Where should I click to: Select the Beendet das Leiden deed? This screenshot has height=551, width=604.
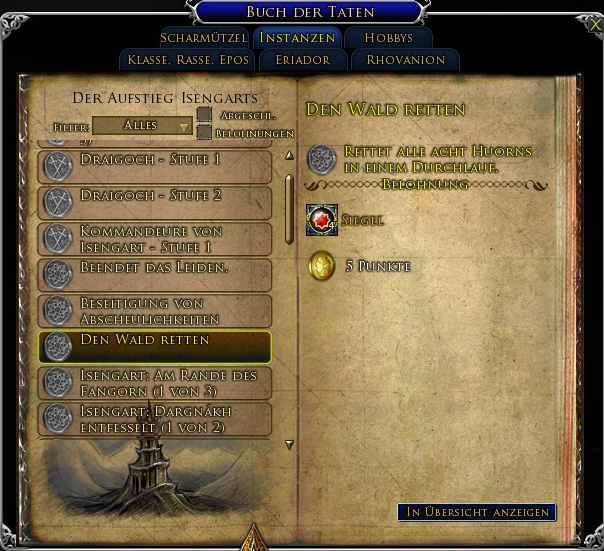[155, 273]
